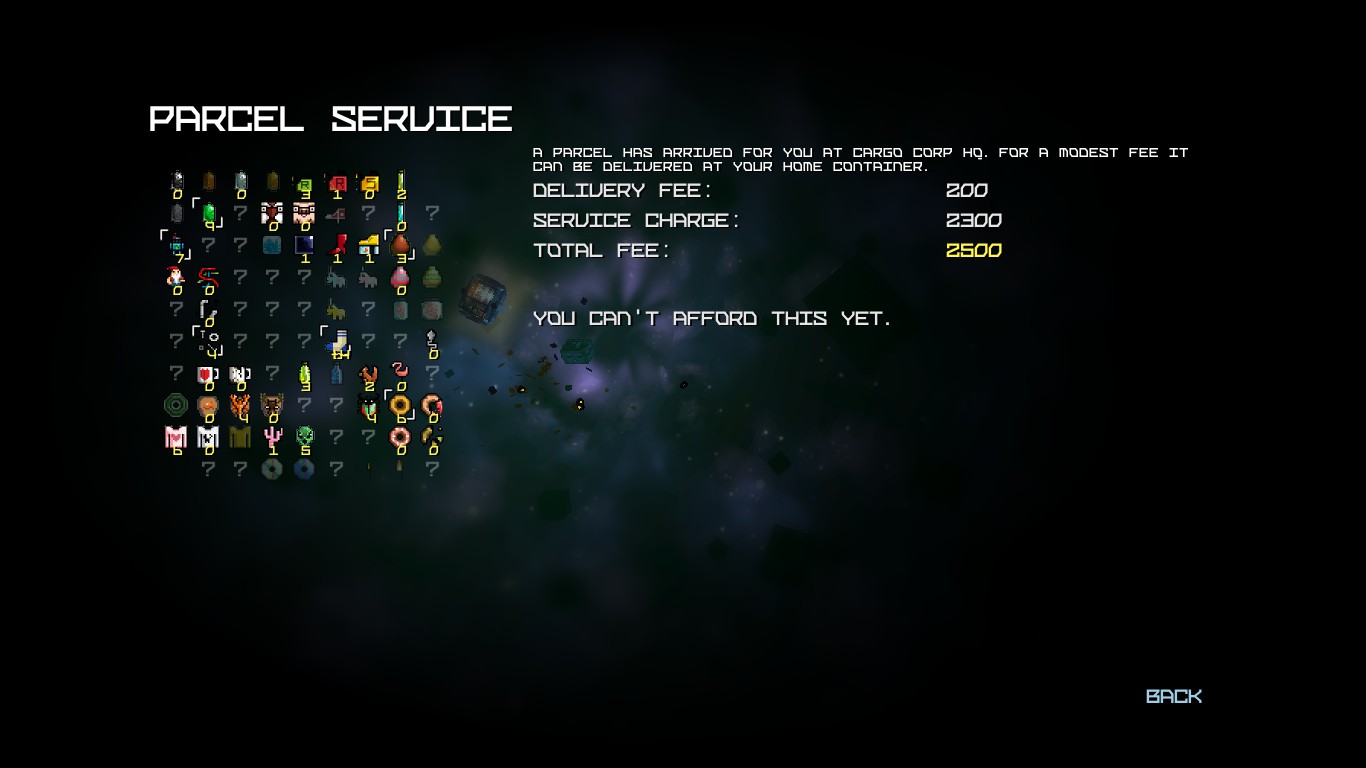Select the pink cactus item
1366x768 pixels.
(x=272, y=437)
